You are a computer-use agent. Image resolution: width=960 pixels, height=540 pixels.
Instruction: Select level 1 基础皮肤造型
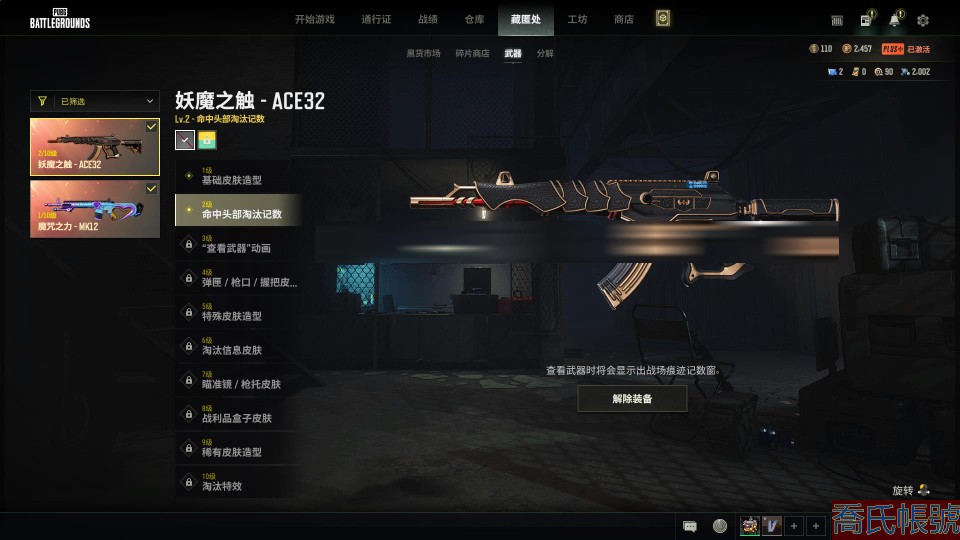pyautogui.click(x=234, y=177)
